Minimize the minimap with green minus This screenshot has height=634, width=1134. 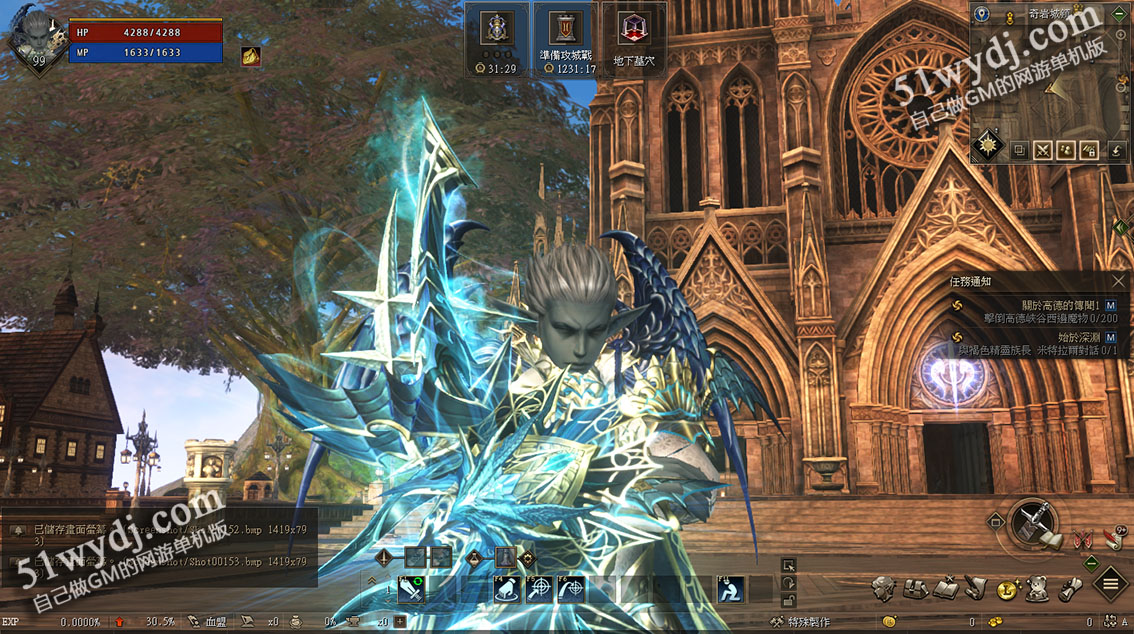click(x=1118, y=15)
